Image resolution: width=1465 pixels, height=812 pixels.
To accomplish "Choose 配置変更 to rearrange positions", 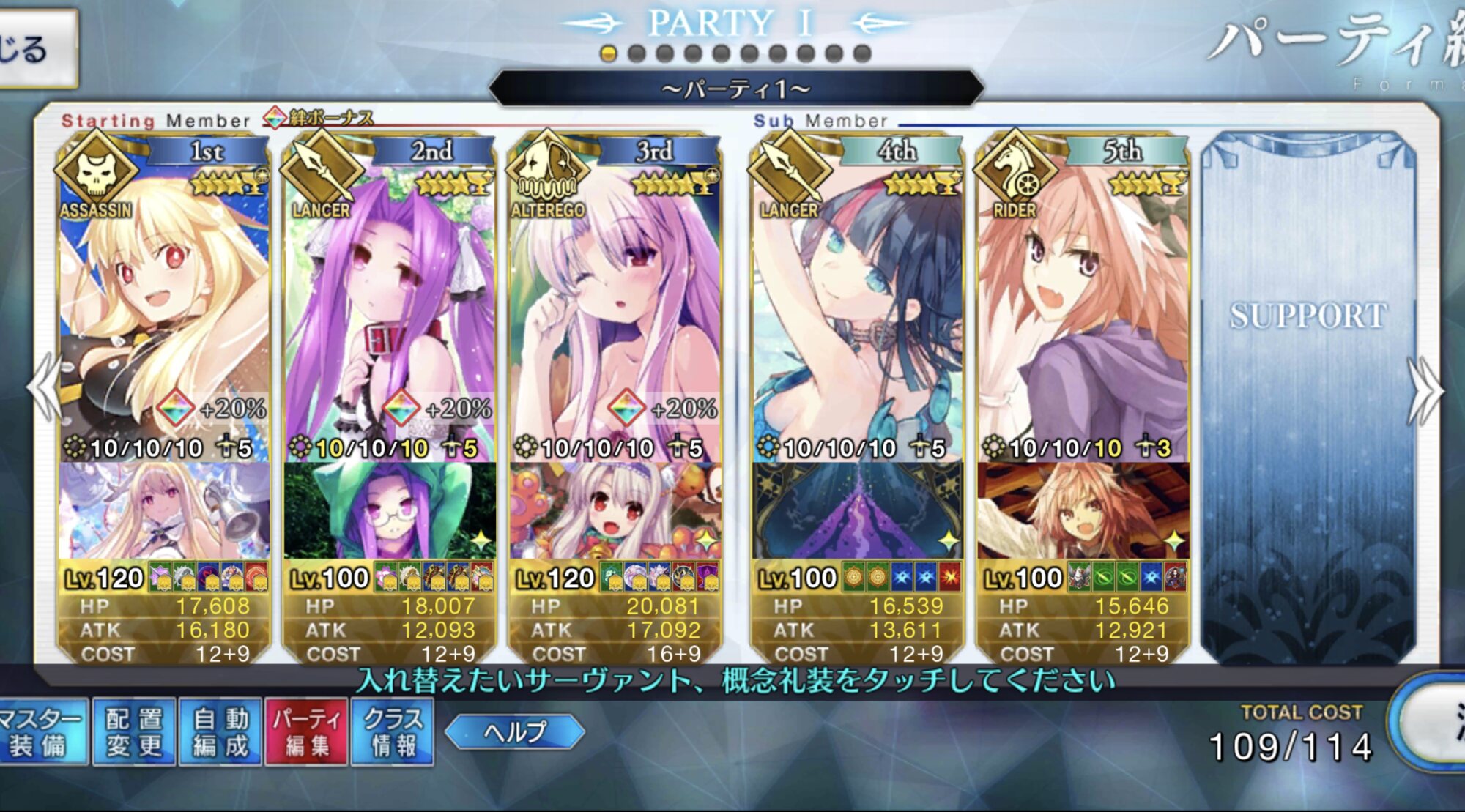I will (133, 731).
